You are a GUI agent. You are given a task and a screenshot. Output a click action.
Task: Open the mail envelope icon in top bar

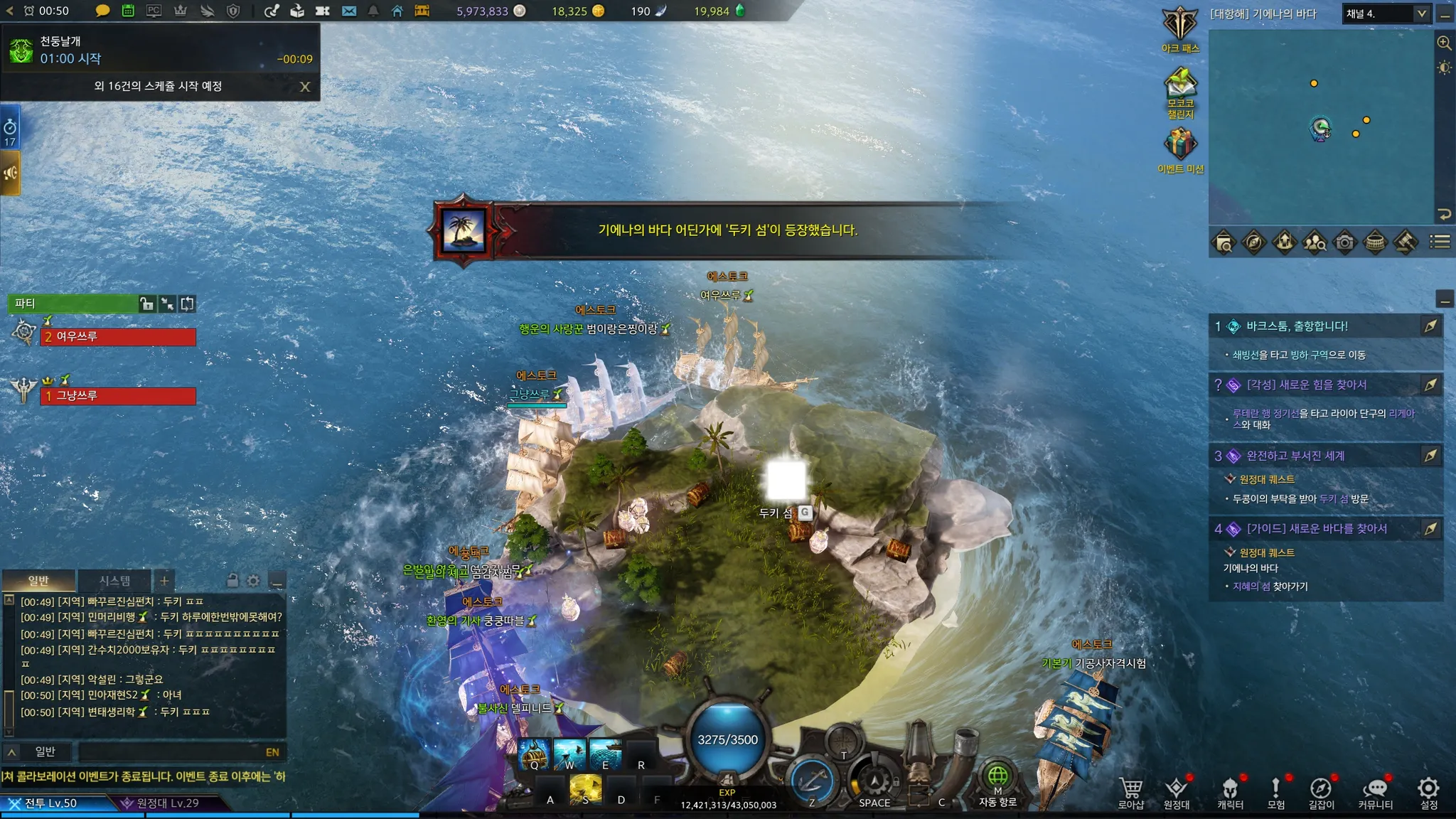pyautogui.click(x=349, y=11)
